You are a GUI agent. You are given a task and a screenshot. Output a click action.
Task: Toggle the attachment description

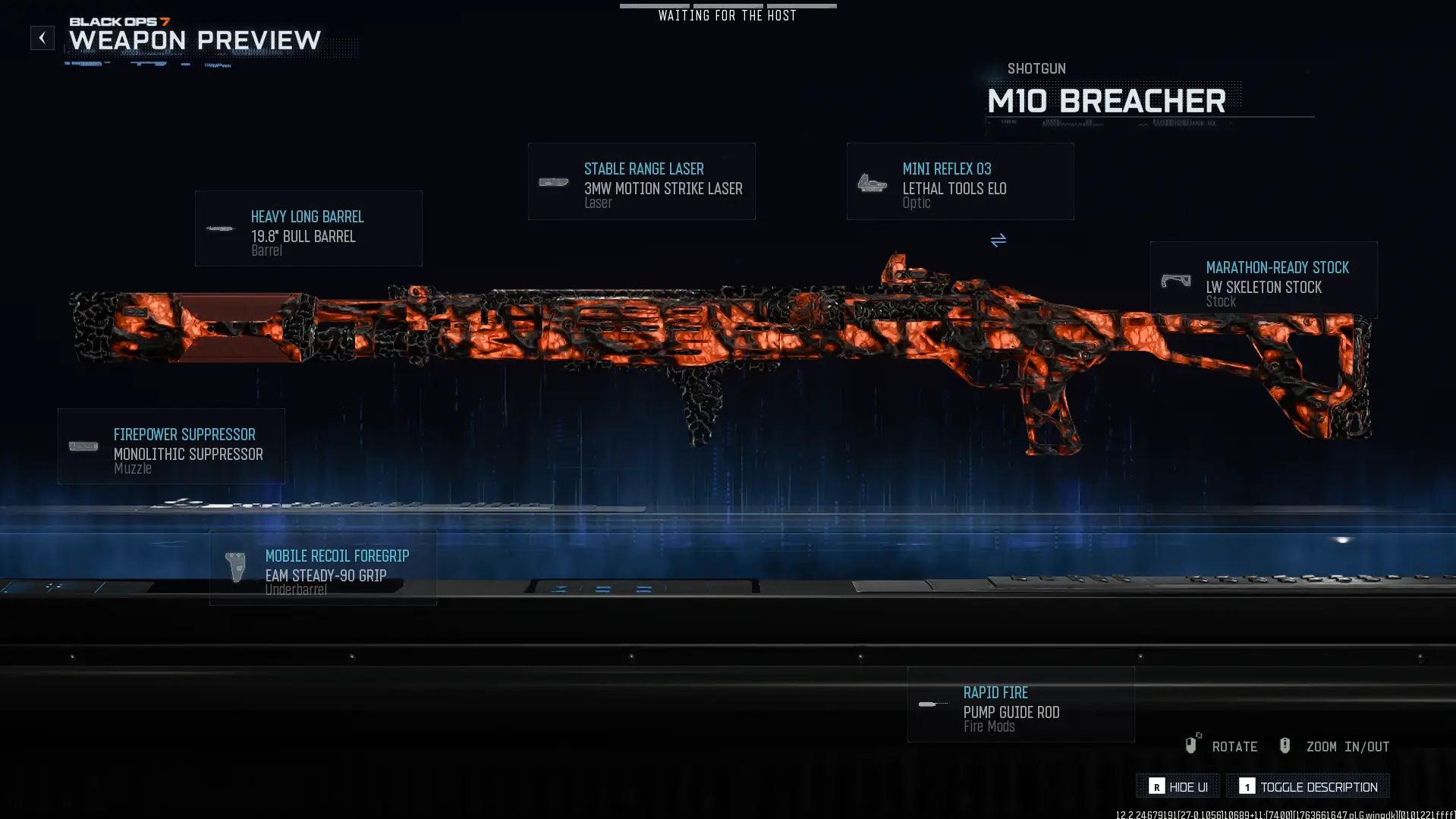click(x=1308, y=786)
